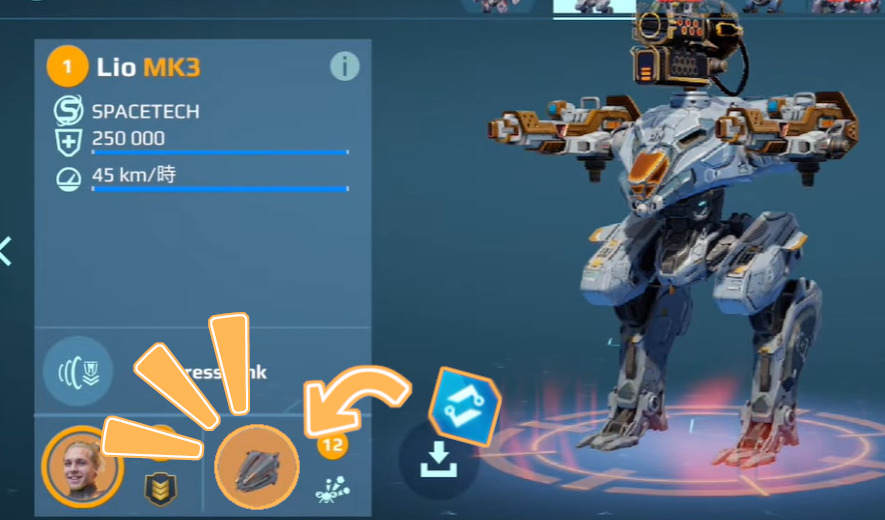The height and width of the screenshot is (520, 885).
Task: Open the Lio MK3 info button
Action: coord(344,67)
